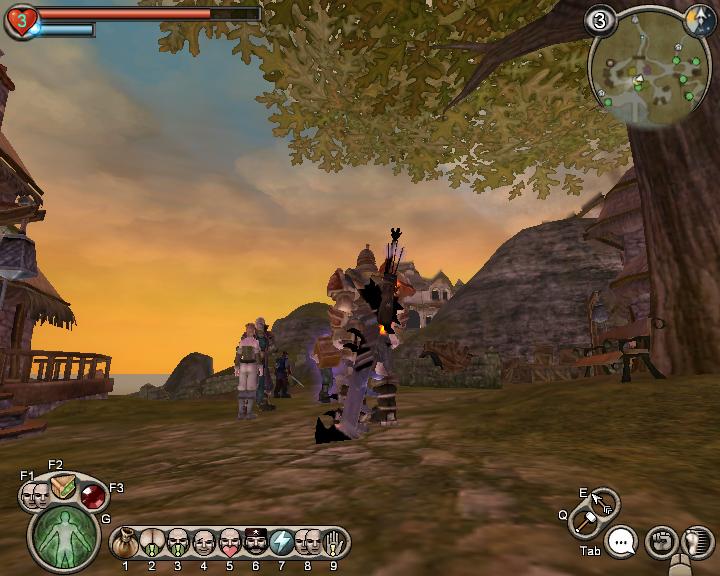Perform the heart flirt expression

230,544
